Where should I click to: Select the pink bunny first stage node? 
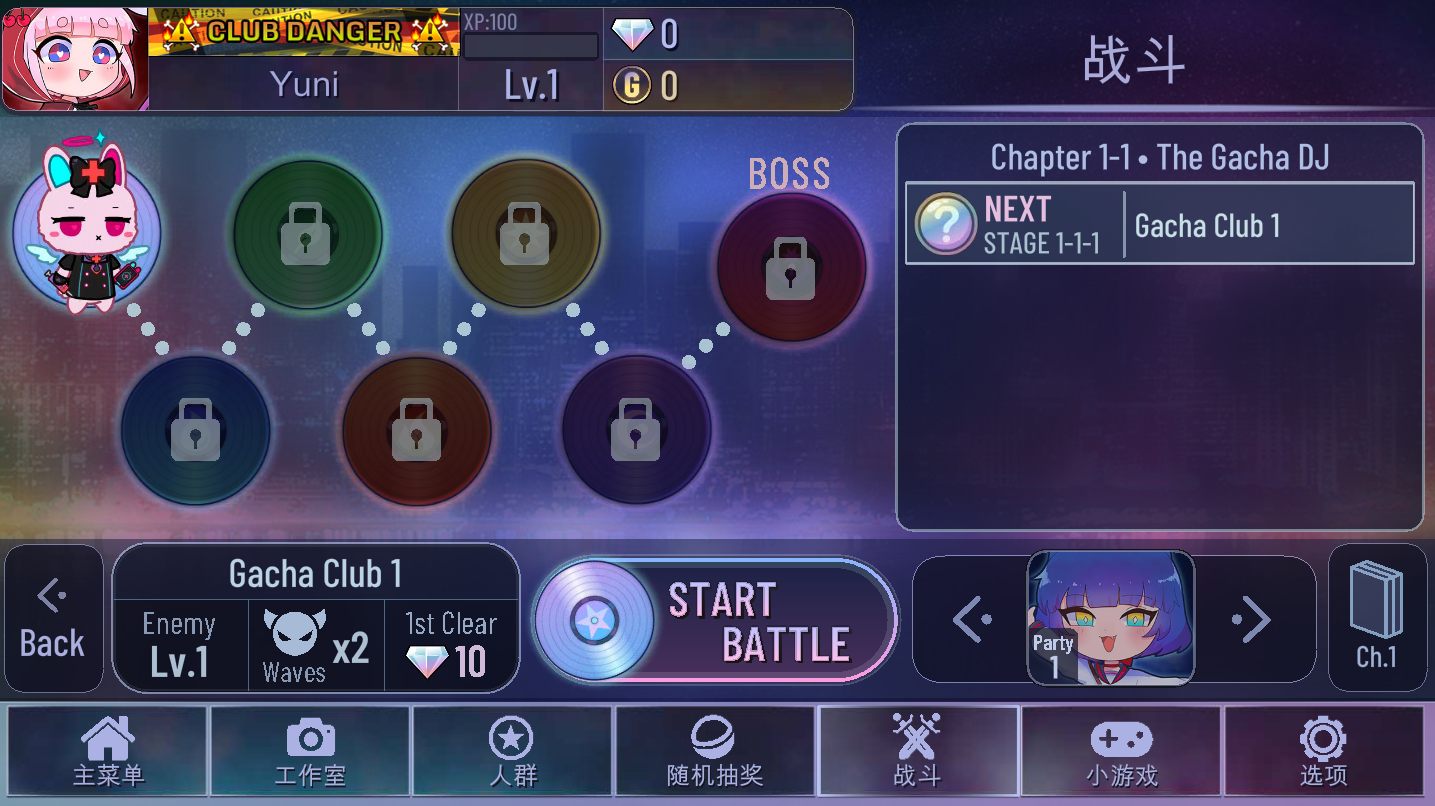point(86,232)
